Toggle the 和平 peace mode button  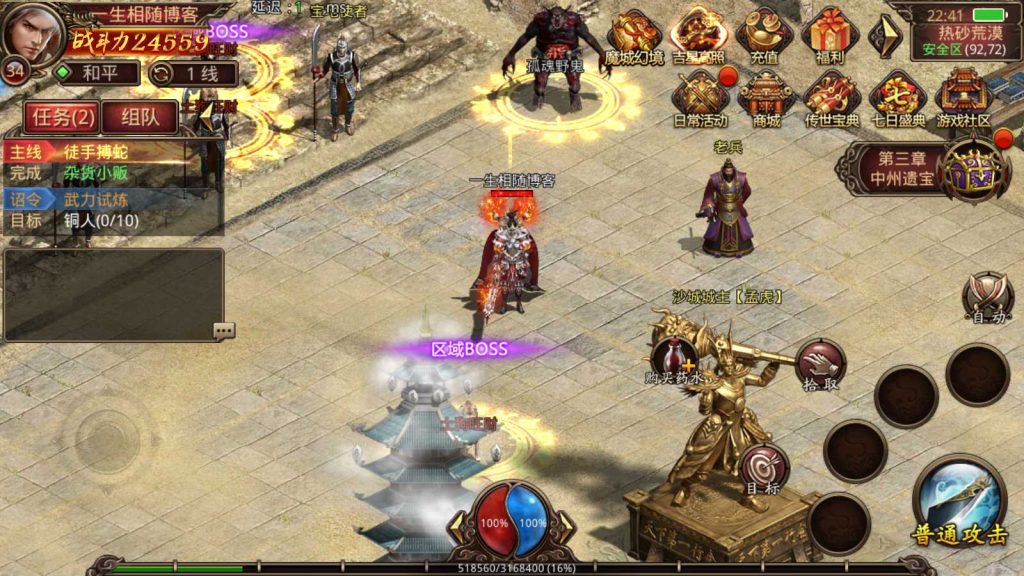coord(97,73)
